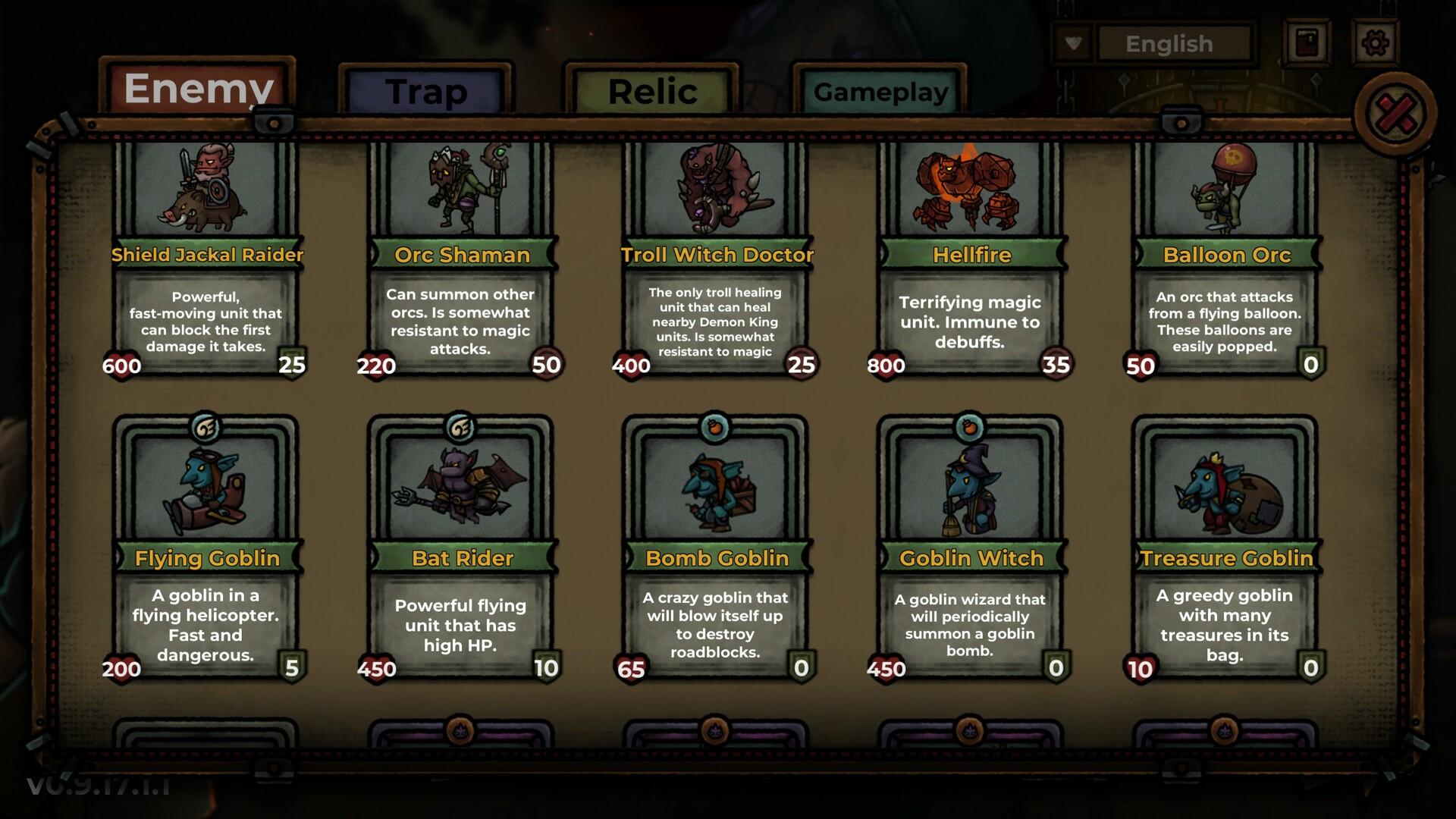Select the bomb trait icon on Bomb Goblin card
The image size is (1456, 819).
(716, 426)
